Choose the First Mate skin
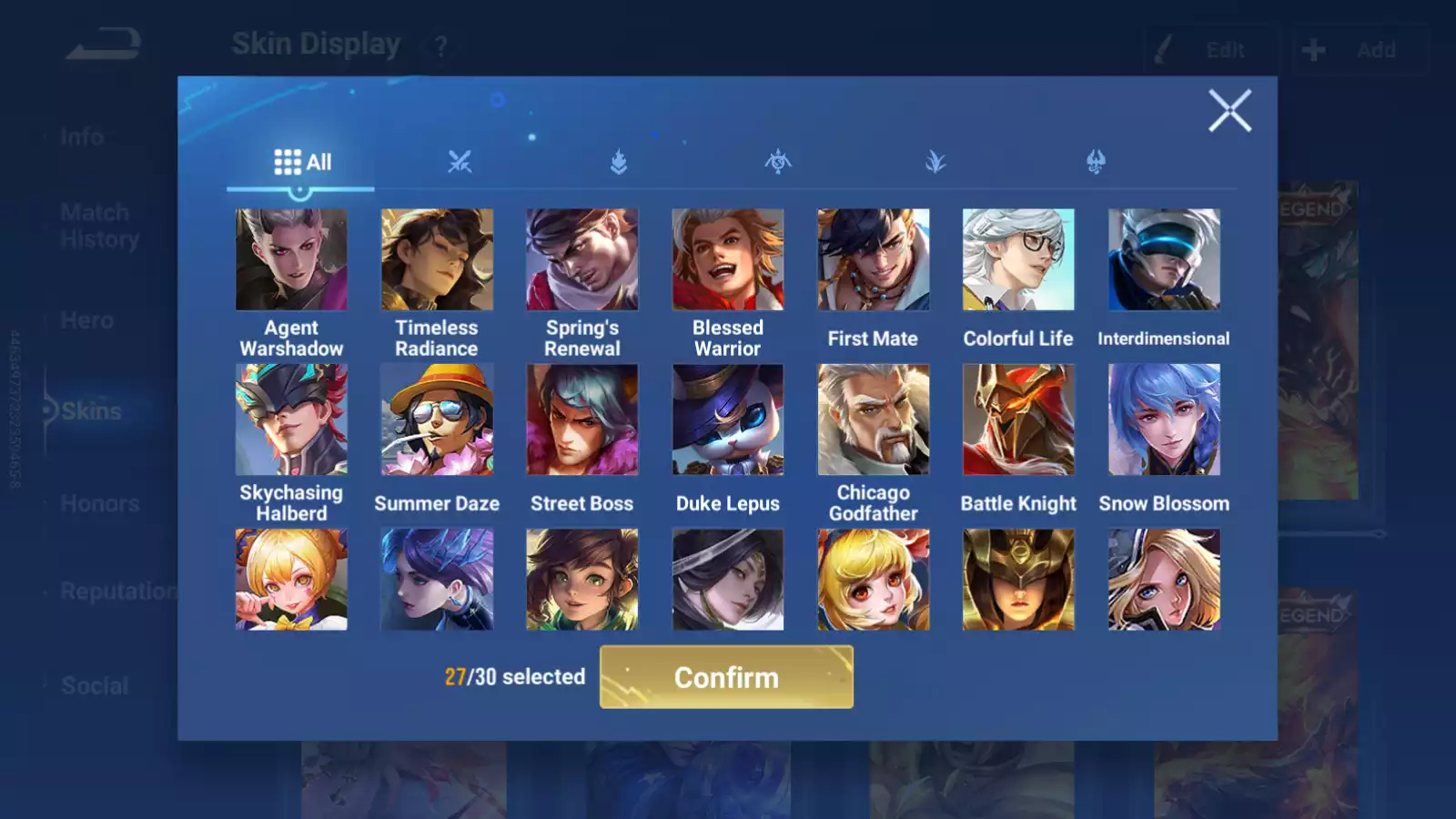1456x819 pixels. (x=873, y=260)
